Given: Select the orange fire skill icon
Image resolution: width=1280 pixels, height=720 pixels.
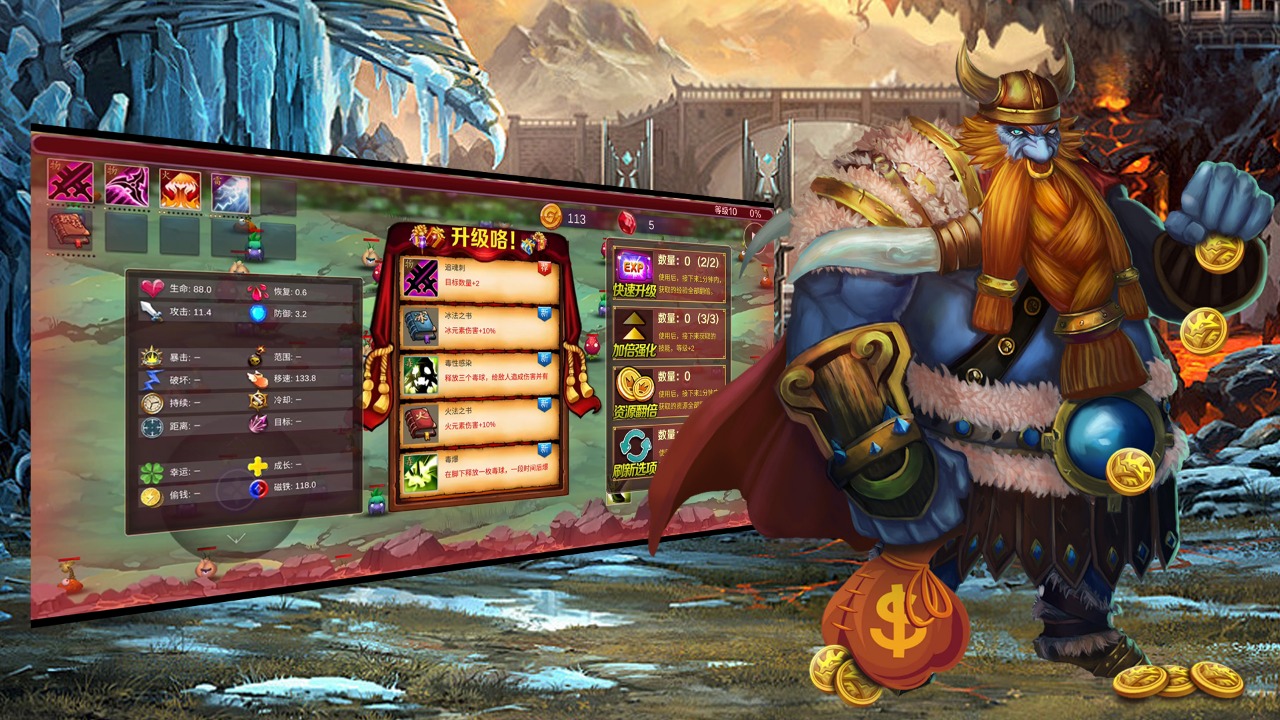Looking at the screenshot, I should (x=180, y=190).
